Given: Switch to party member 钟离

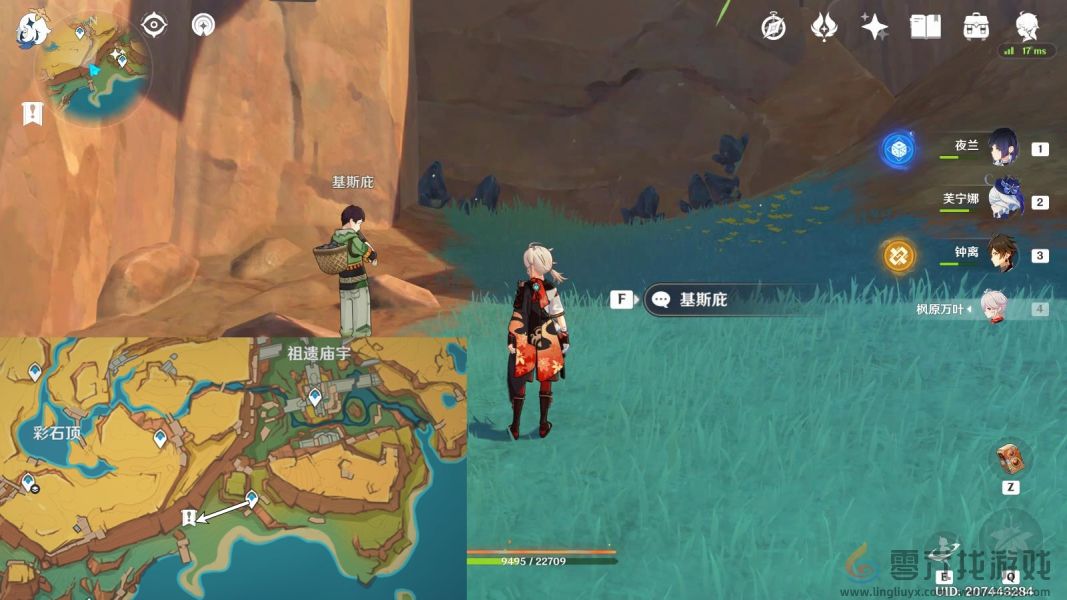Looking at the screenshot, I should (1002, 255).
